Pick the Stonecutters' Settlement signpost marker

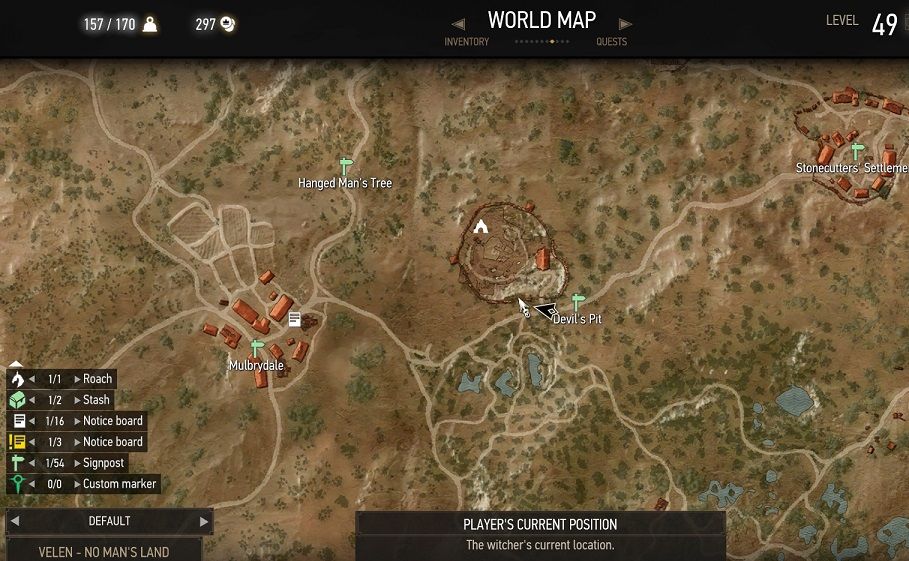tap(856, 150)
